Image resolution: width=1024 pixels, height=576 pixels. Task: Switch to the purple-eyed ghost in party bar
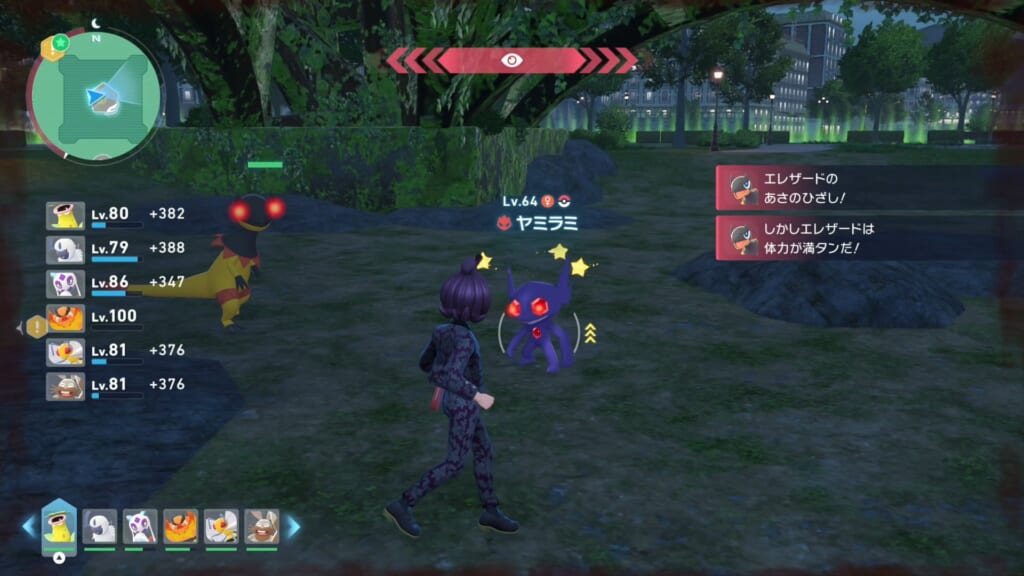(140, 527)
